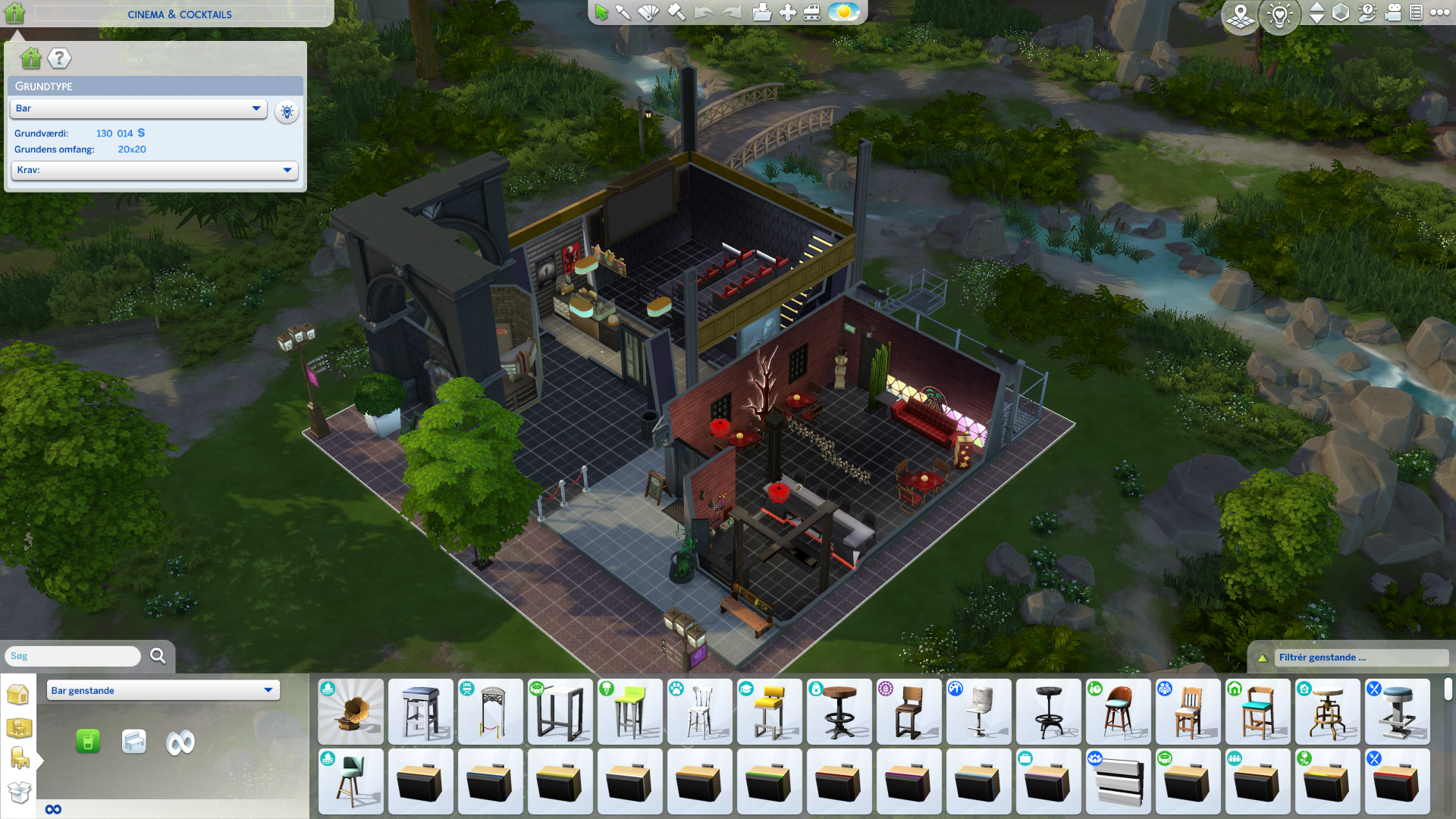Choose the design swatch fan tool
Viewport: 1456px width, 819px height.
[648, 13]
